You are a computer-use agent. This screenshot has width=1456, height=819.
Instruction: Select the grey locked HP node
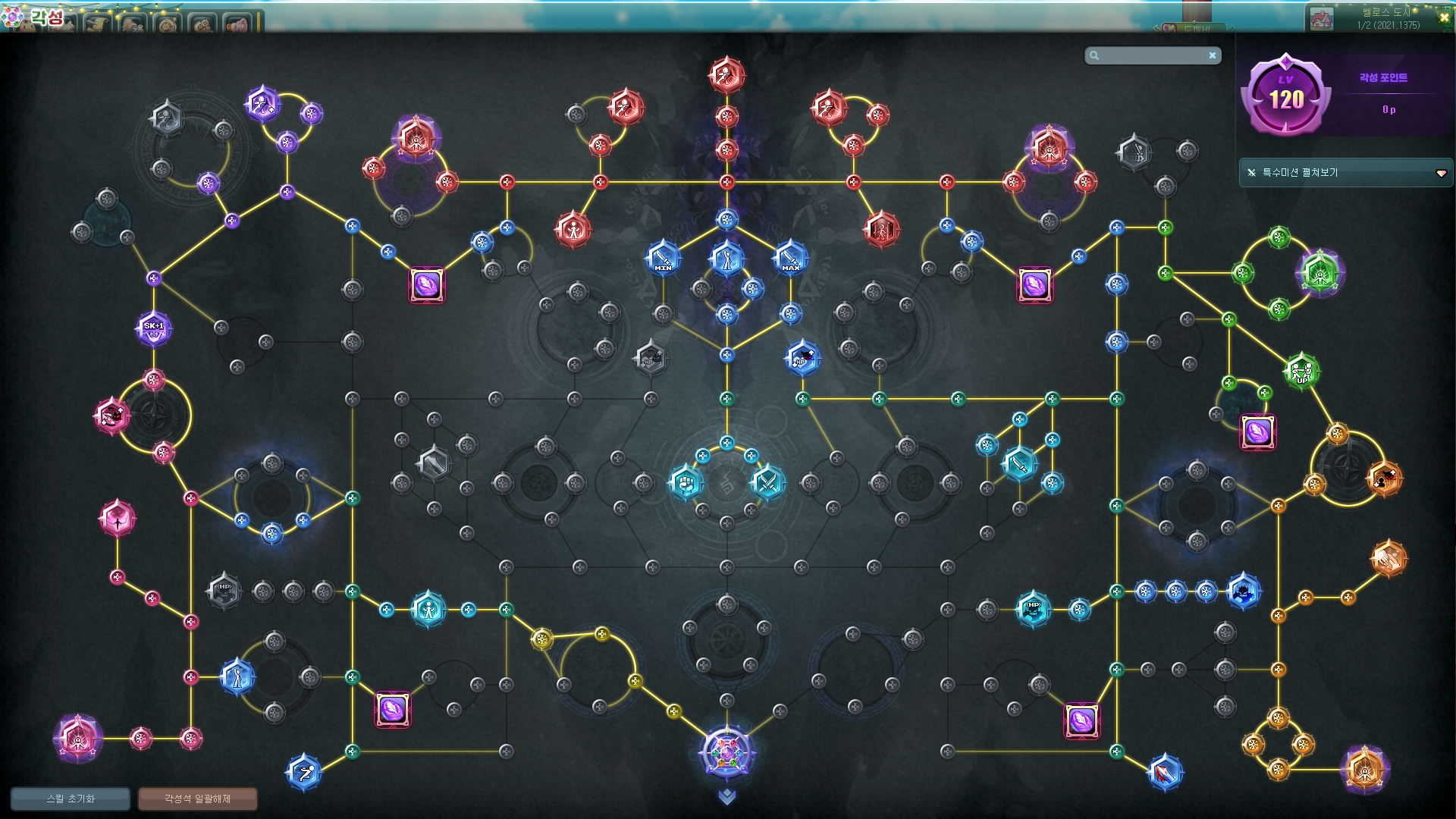click(223, 590)
